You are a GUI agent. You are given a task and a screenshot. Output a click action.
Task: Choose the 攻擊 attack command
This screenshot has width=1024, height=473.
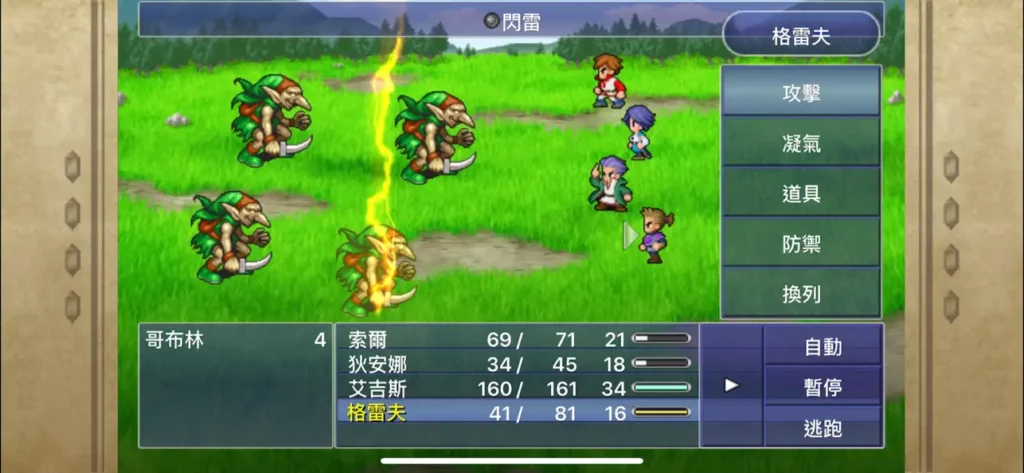pyautogui.click(x=800, y=93)
